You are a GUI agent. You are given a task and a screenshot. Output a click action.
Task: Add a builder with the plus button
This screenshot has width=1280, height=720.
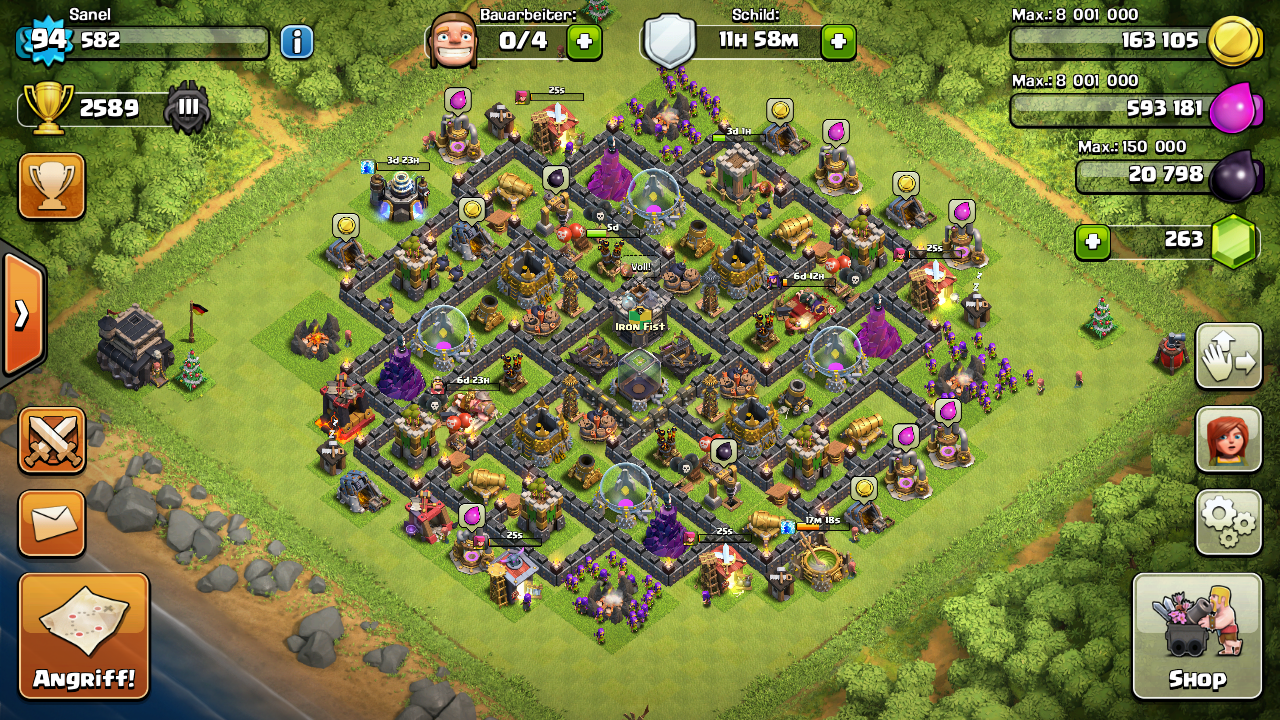click(x=584, y=41)
